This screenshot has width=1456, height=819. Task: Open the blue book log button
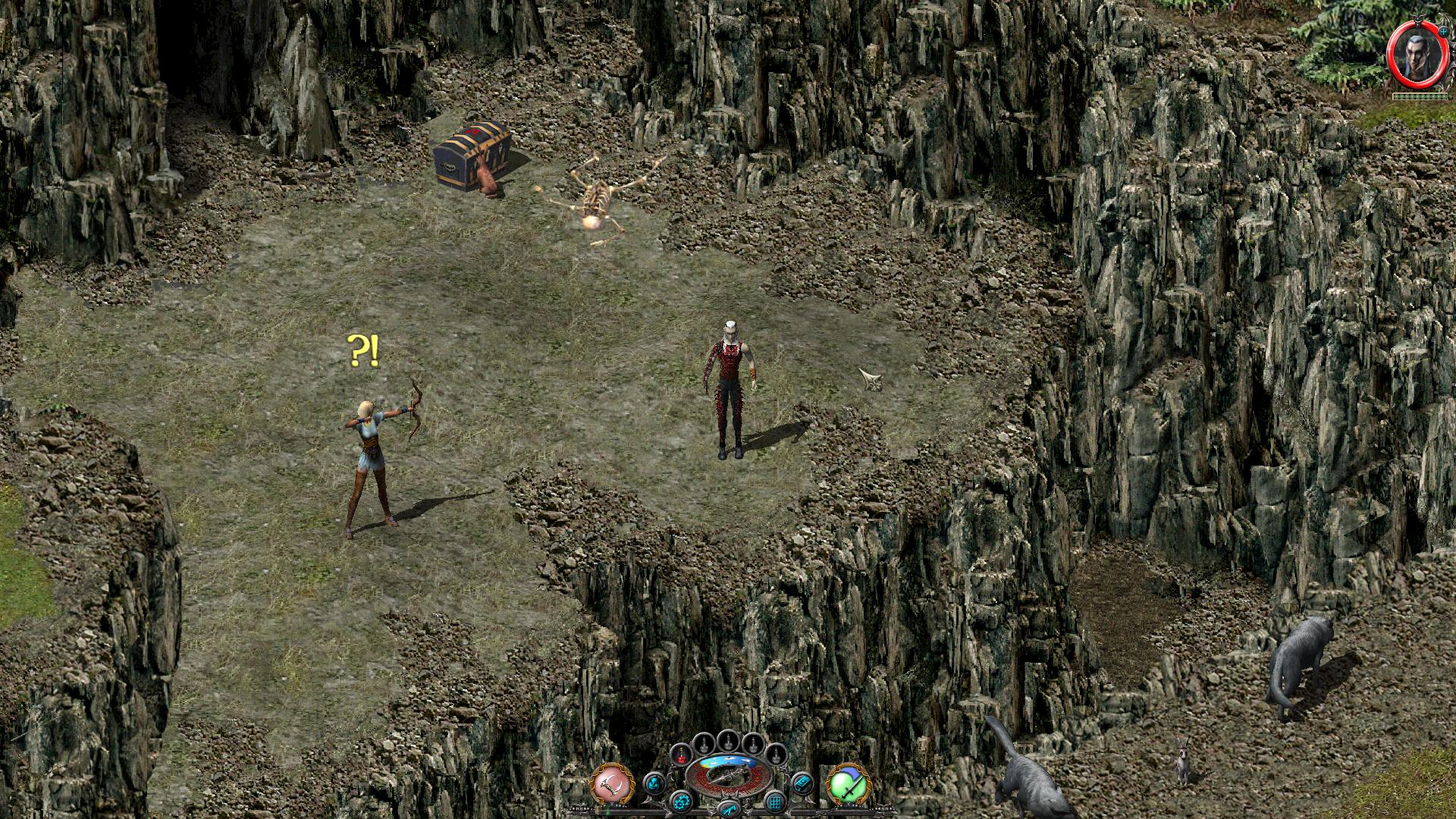802,783
